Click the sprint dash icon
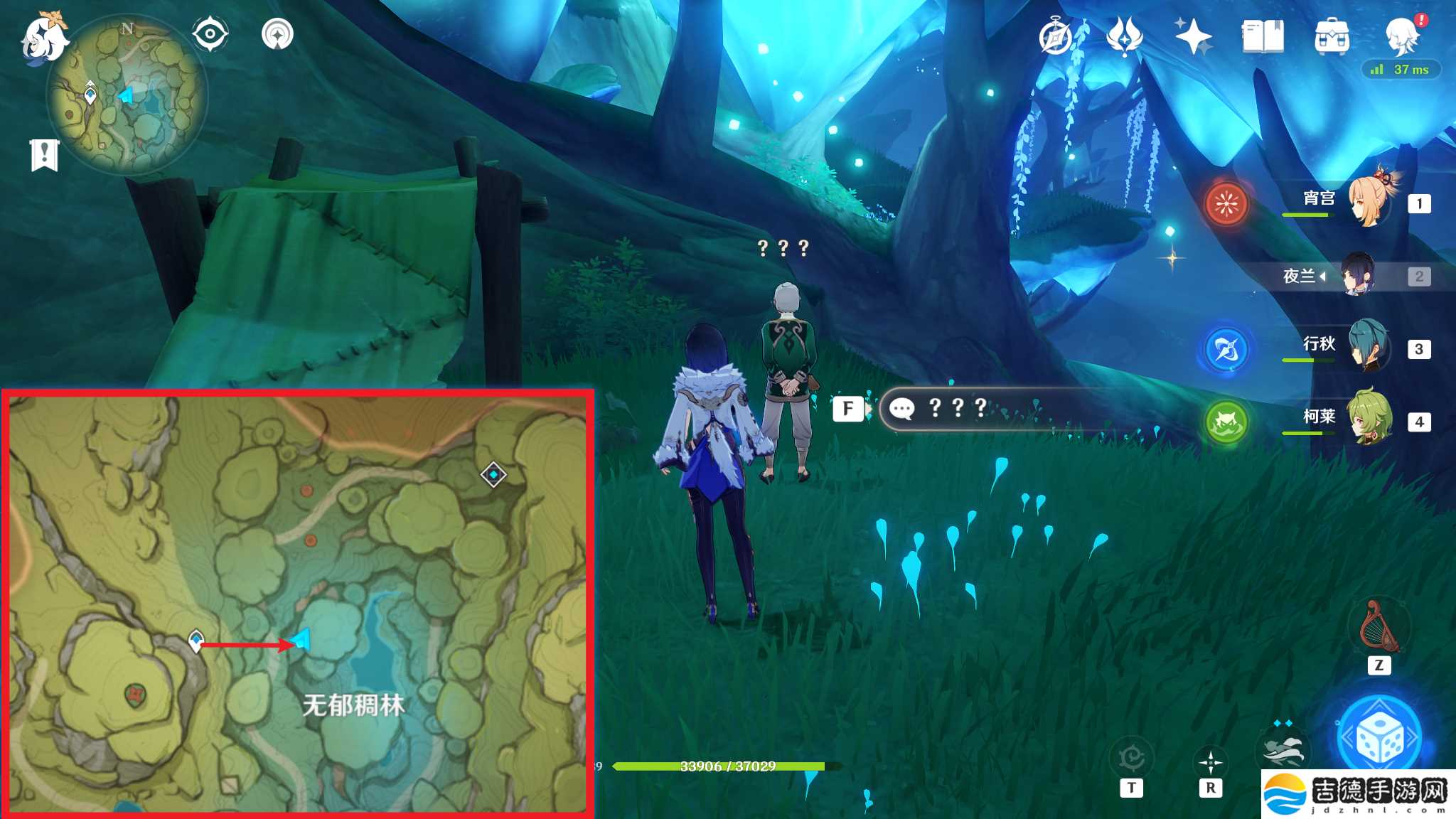 click(x=1283, y=749)
